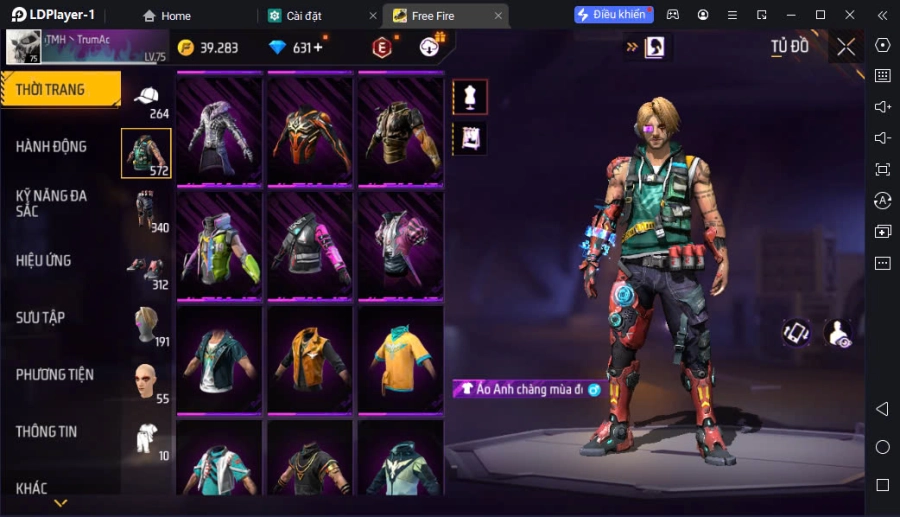This screenshot has height=517, width=900.
Task: Select the pants subcategory showing 340
Action: click(147, 211)
